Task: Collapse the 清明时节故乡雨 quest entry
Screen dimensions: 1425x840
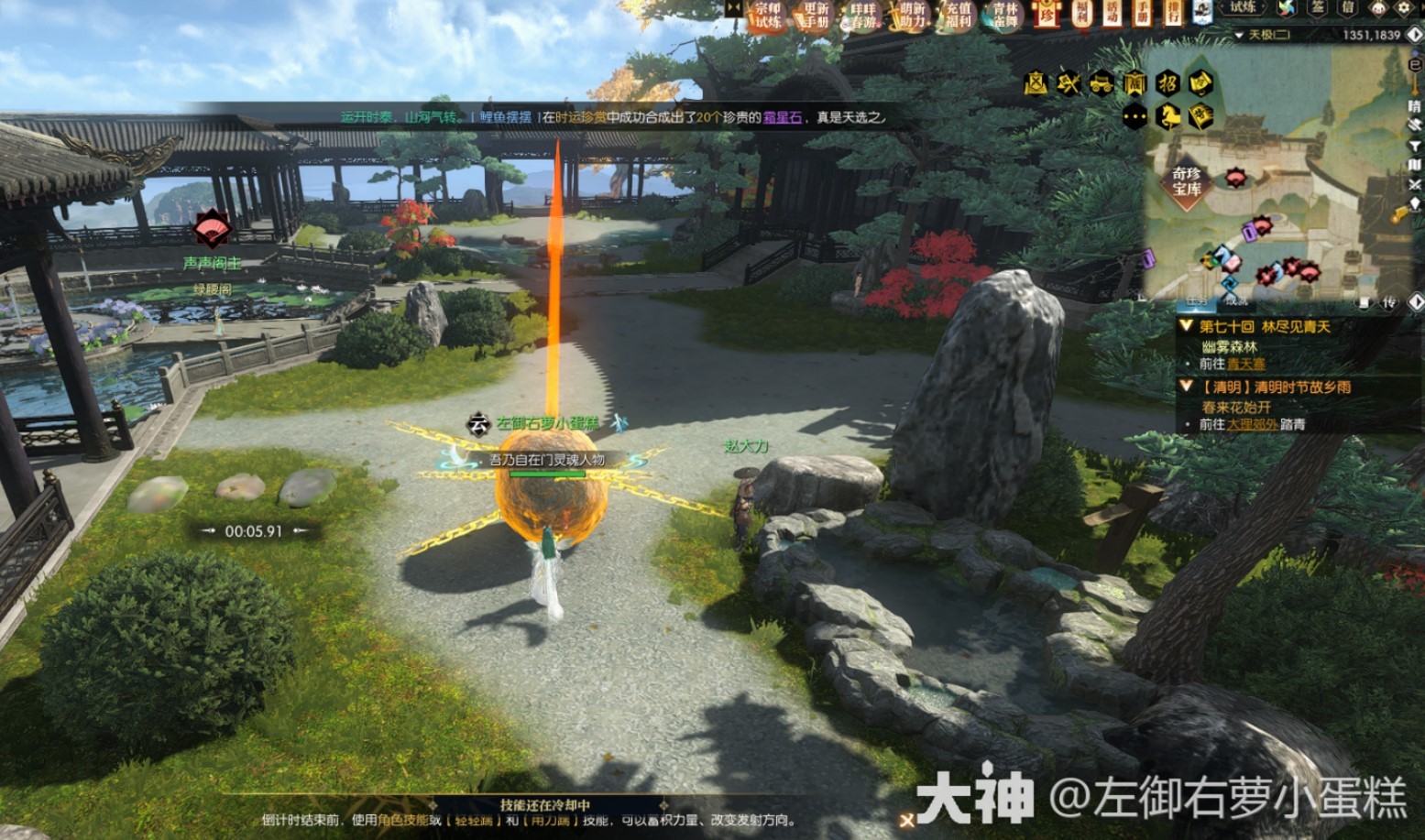Action: [x=1186, y=387]
